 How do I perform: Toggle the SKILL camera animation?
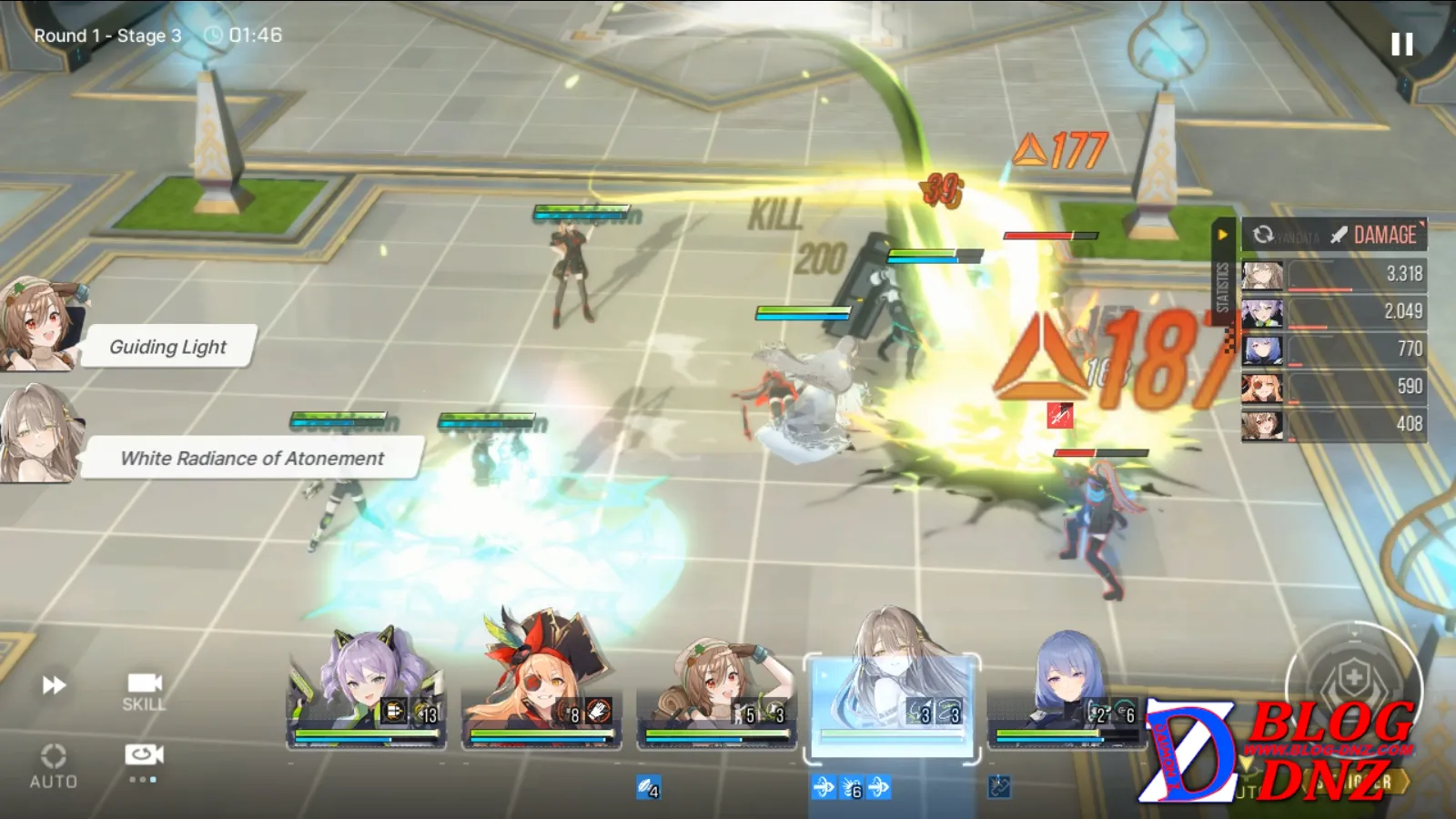point(144,691)
